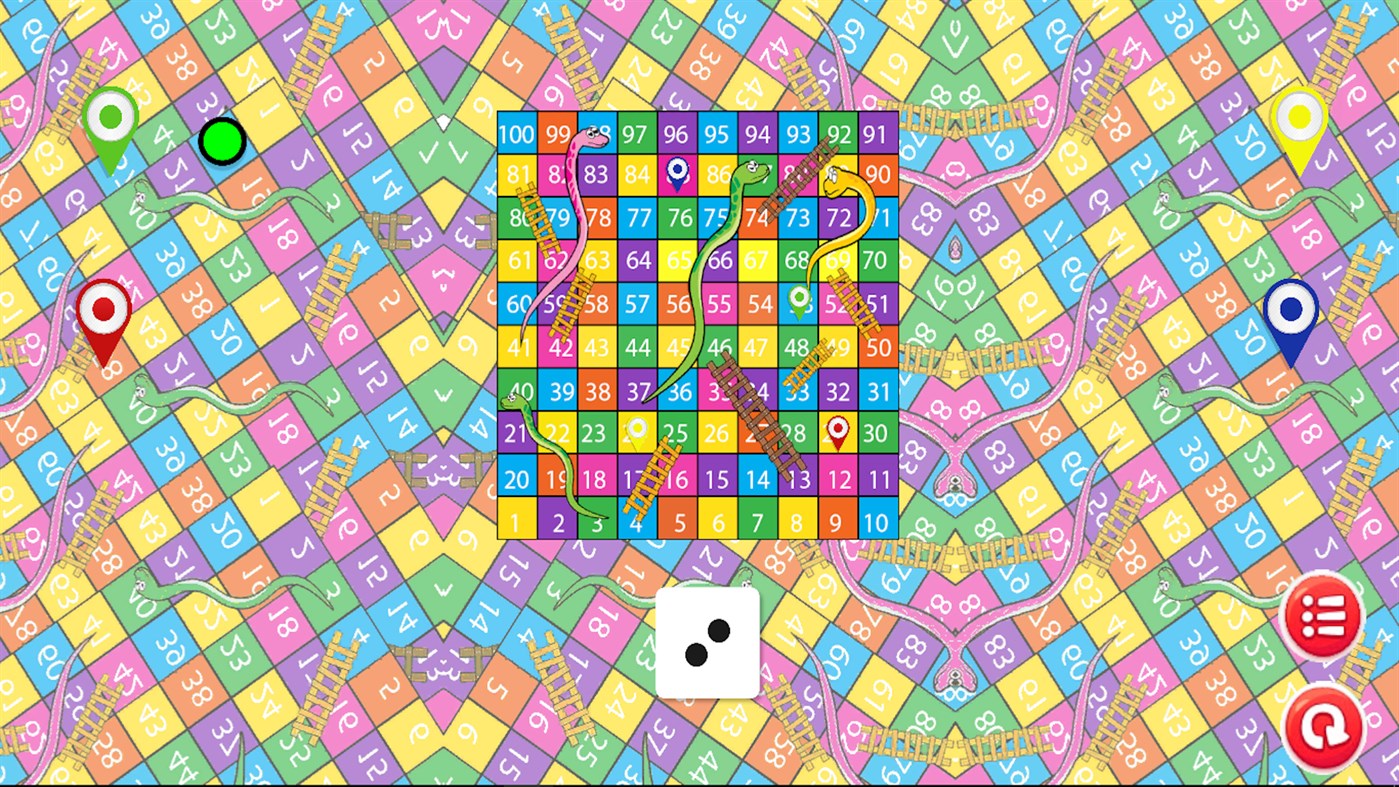
Task: Select the green circle token near top left
Action: 220,140
